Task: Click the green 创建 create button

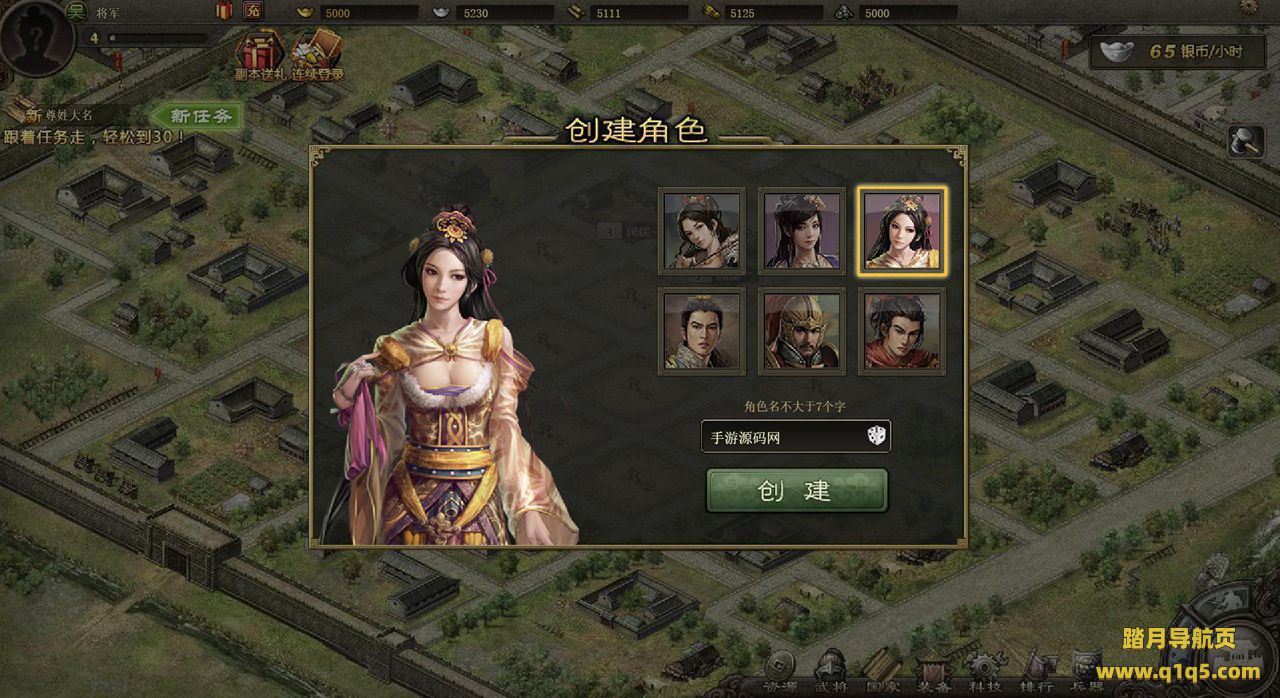Action: tap(796, 490)
